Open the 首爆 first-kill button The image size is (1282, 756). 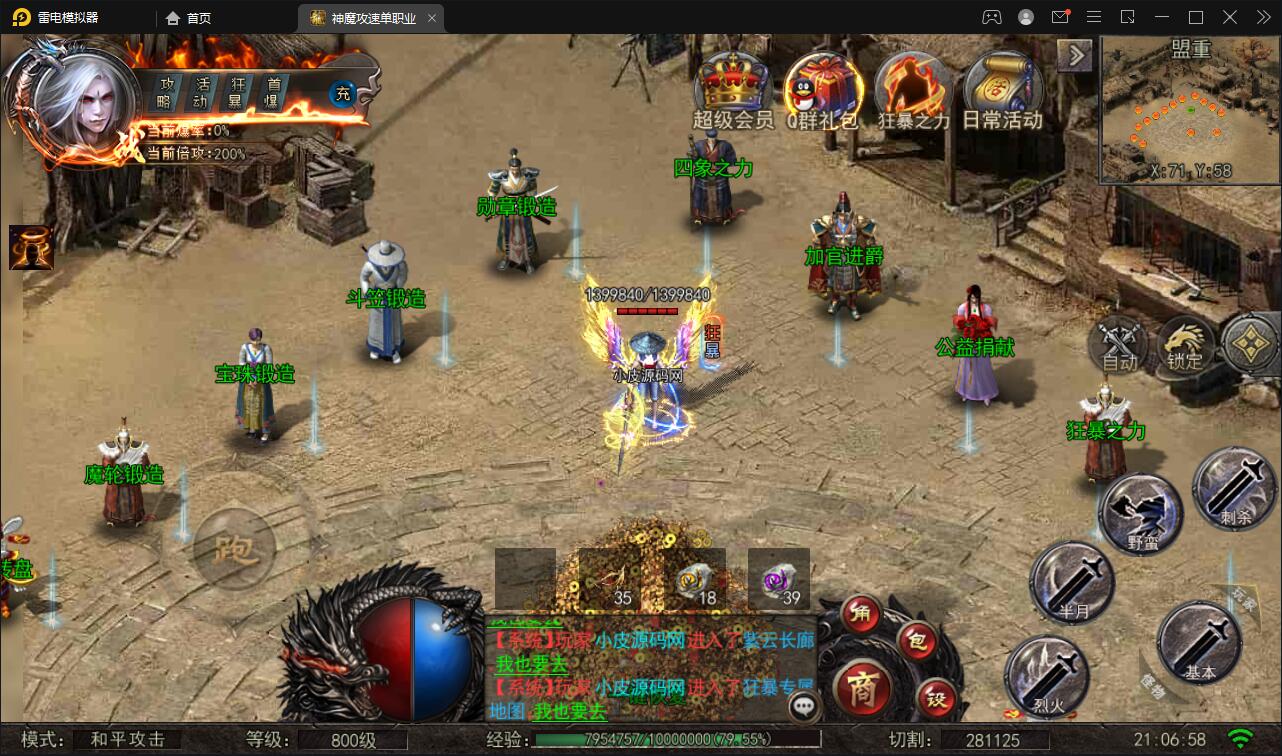point(274,93)
